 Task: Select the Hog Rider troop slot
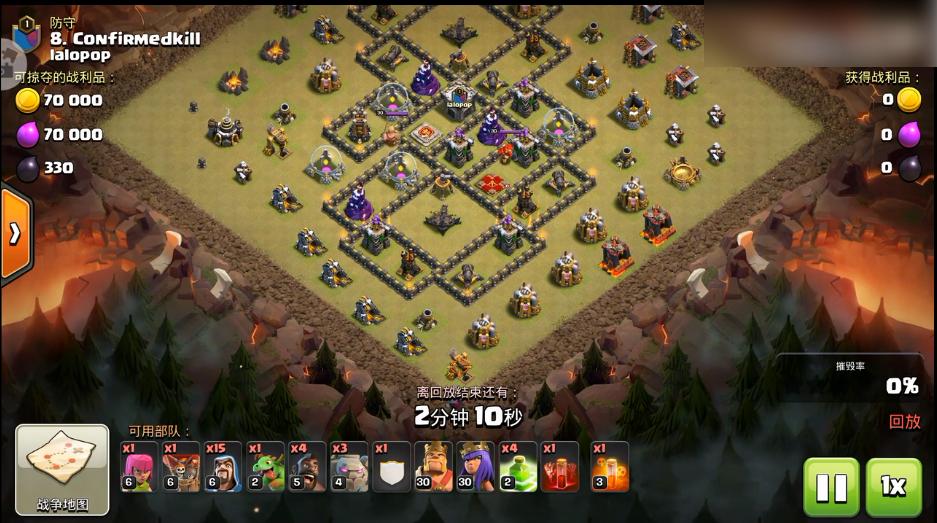[x=307, y=467]
